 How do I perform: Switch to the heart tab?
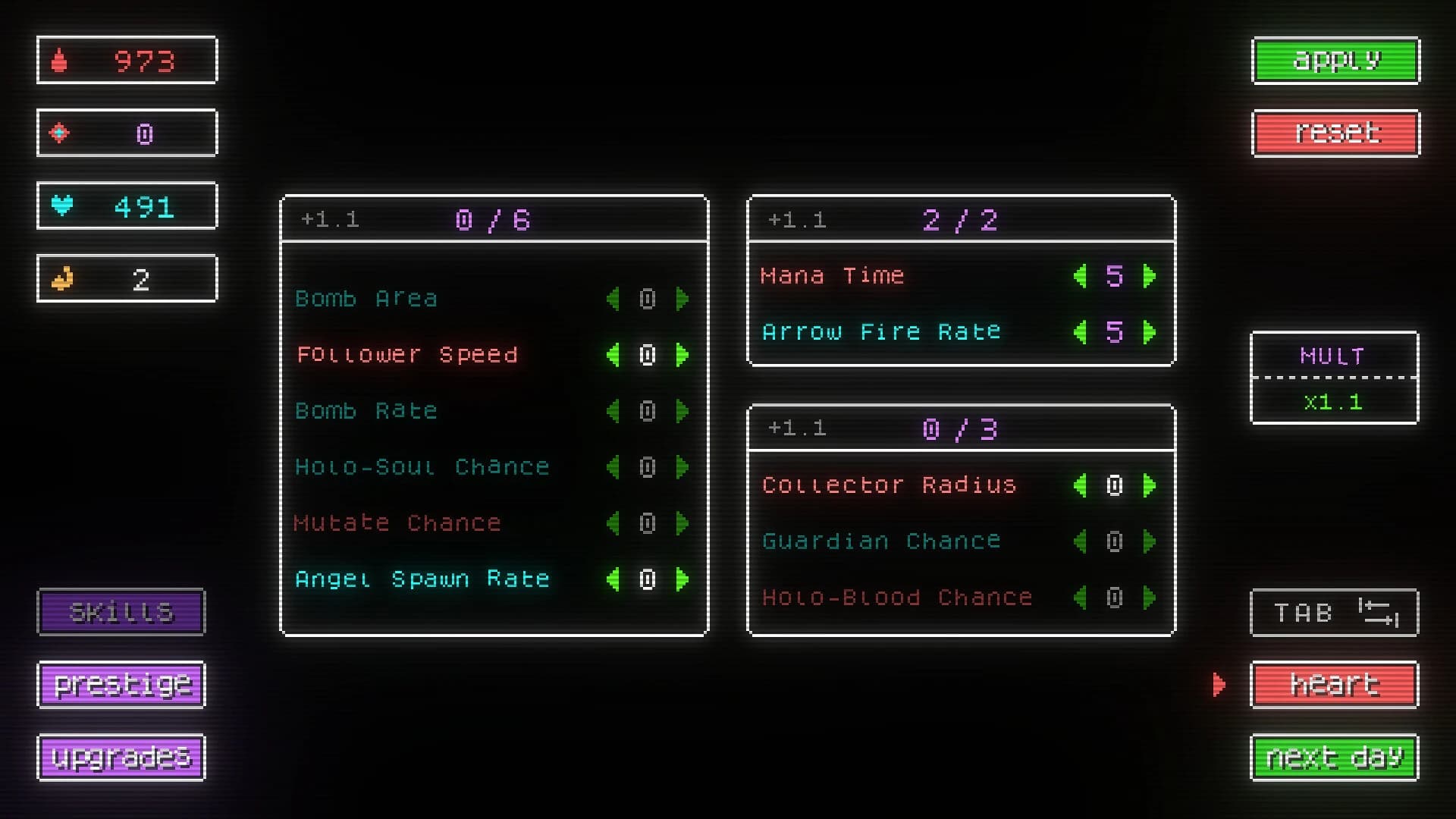click(1333, 684)
